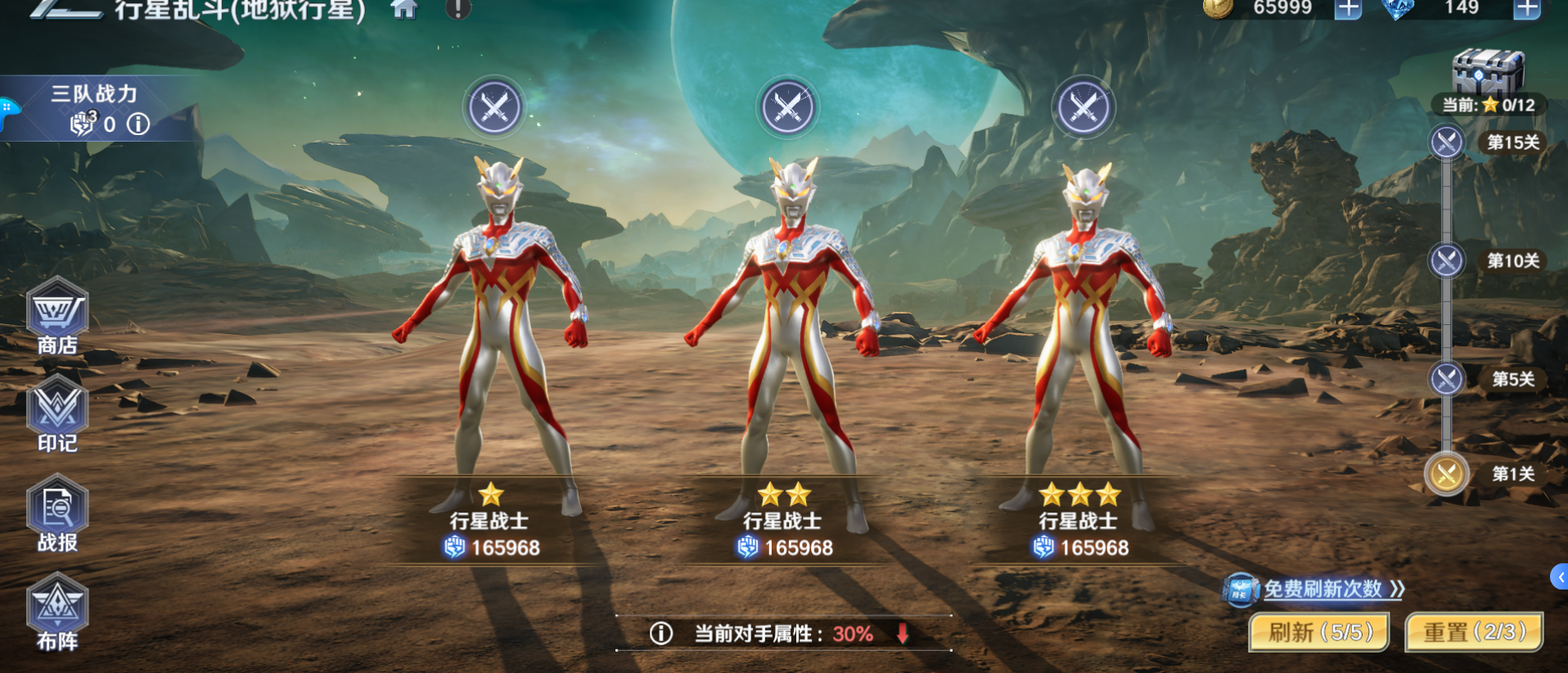Tap the battle swords icon above the 2-star enemy
1568x673 pixels.
point(786,107)
